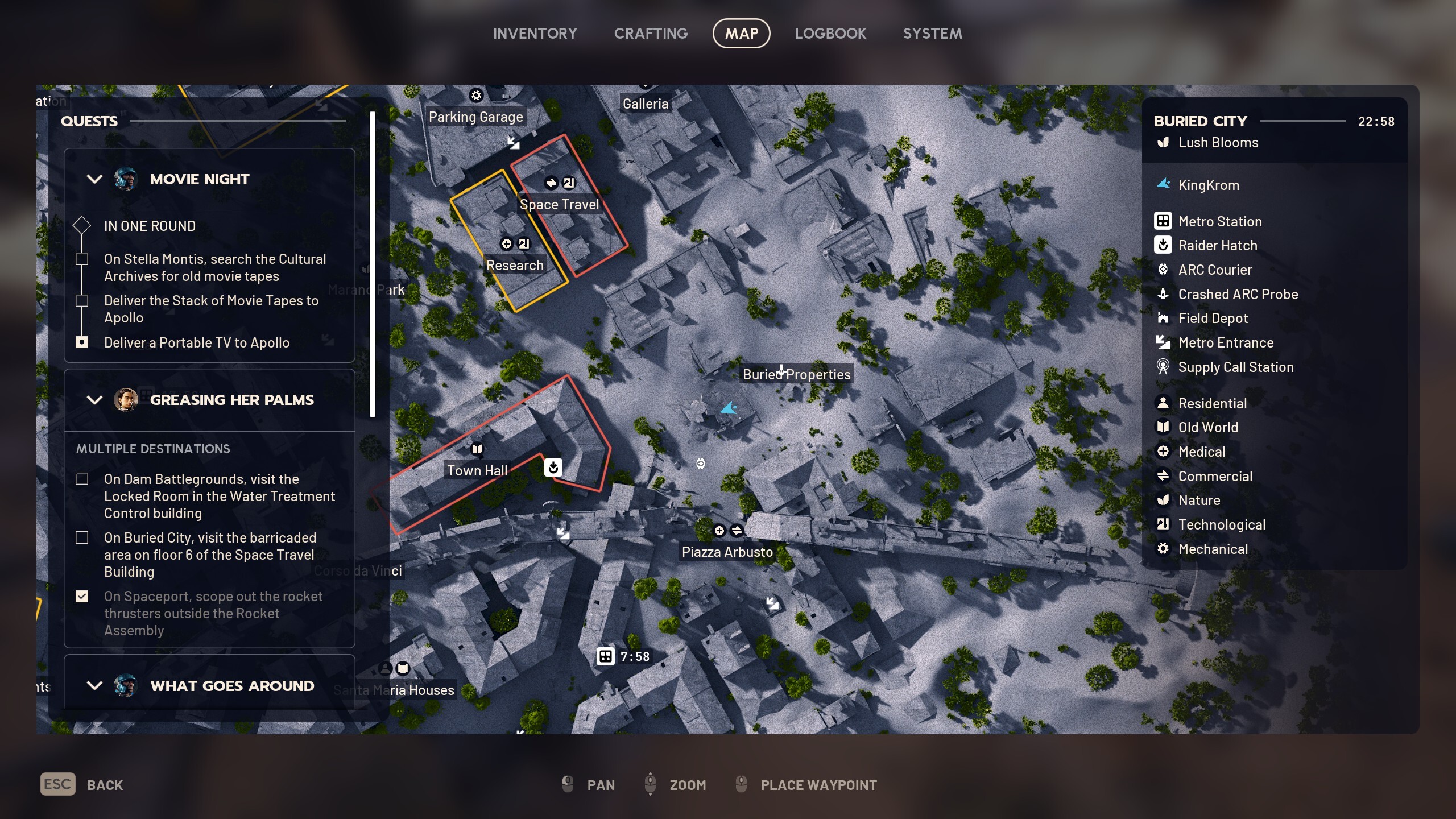
Task: Collapse the Movie Night quest
Action: pyautogui.click(x=94, y=179)
